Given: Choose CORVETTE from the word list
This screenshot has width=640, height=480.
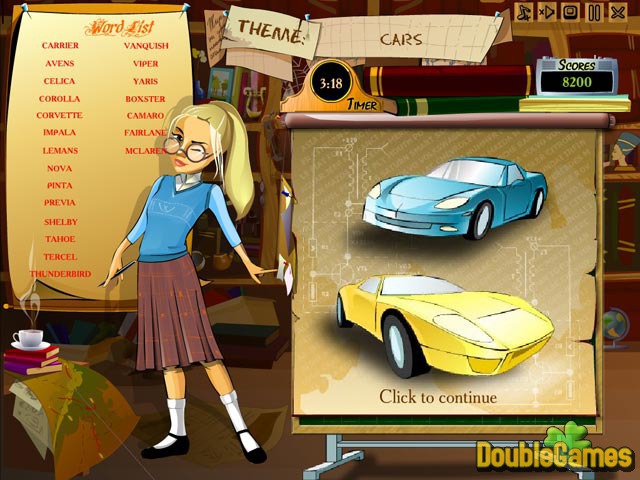Looking at the screenshot, I should pyautogui.click(x=60, y=116).
